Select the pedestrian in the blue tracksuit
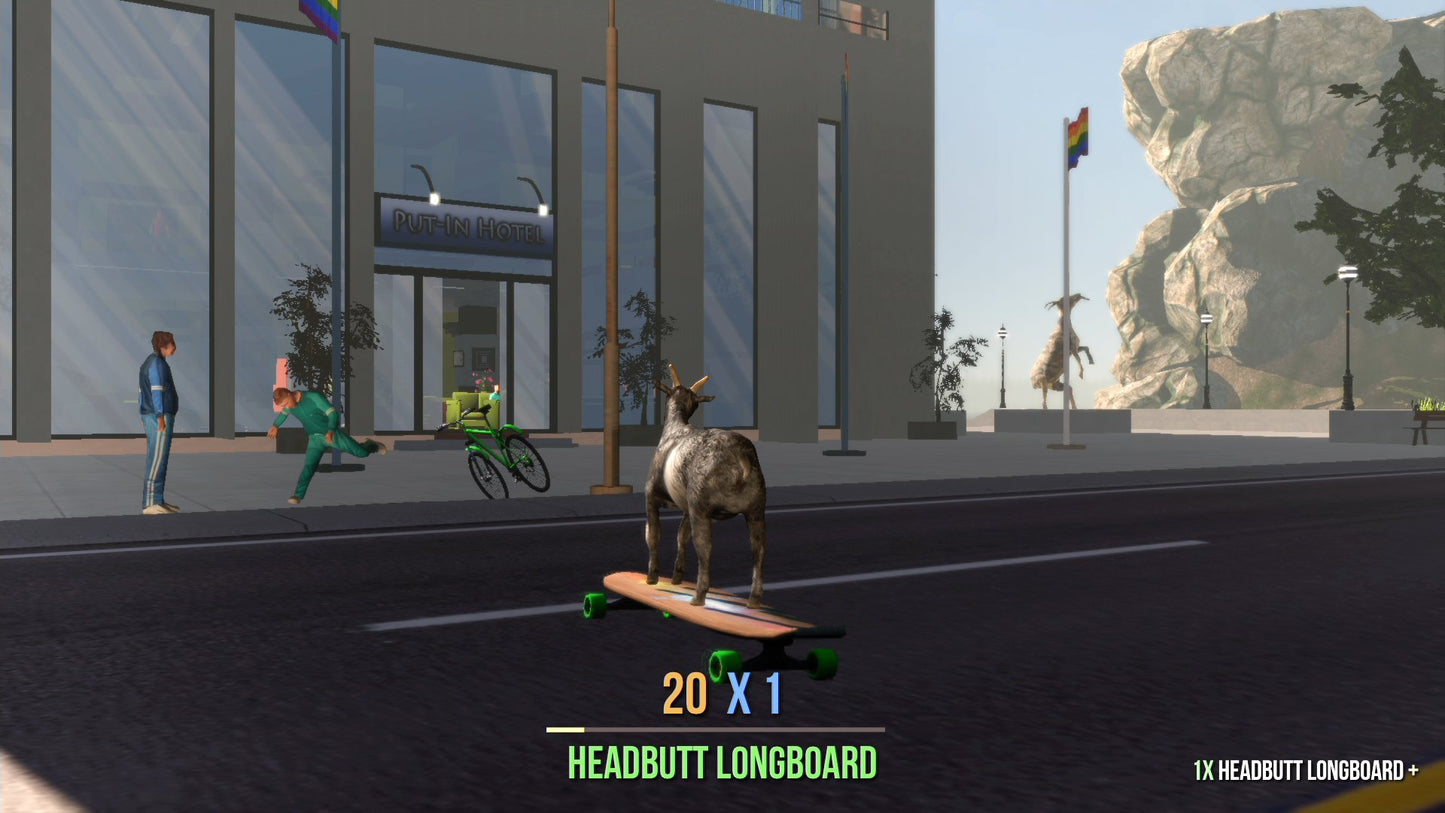 (x=160, y=420)
